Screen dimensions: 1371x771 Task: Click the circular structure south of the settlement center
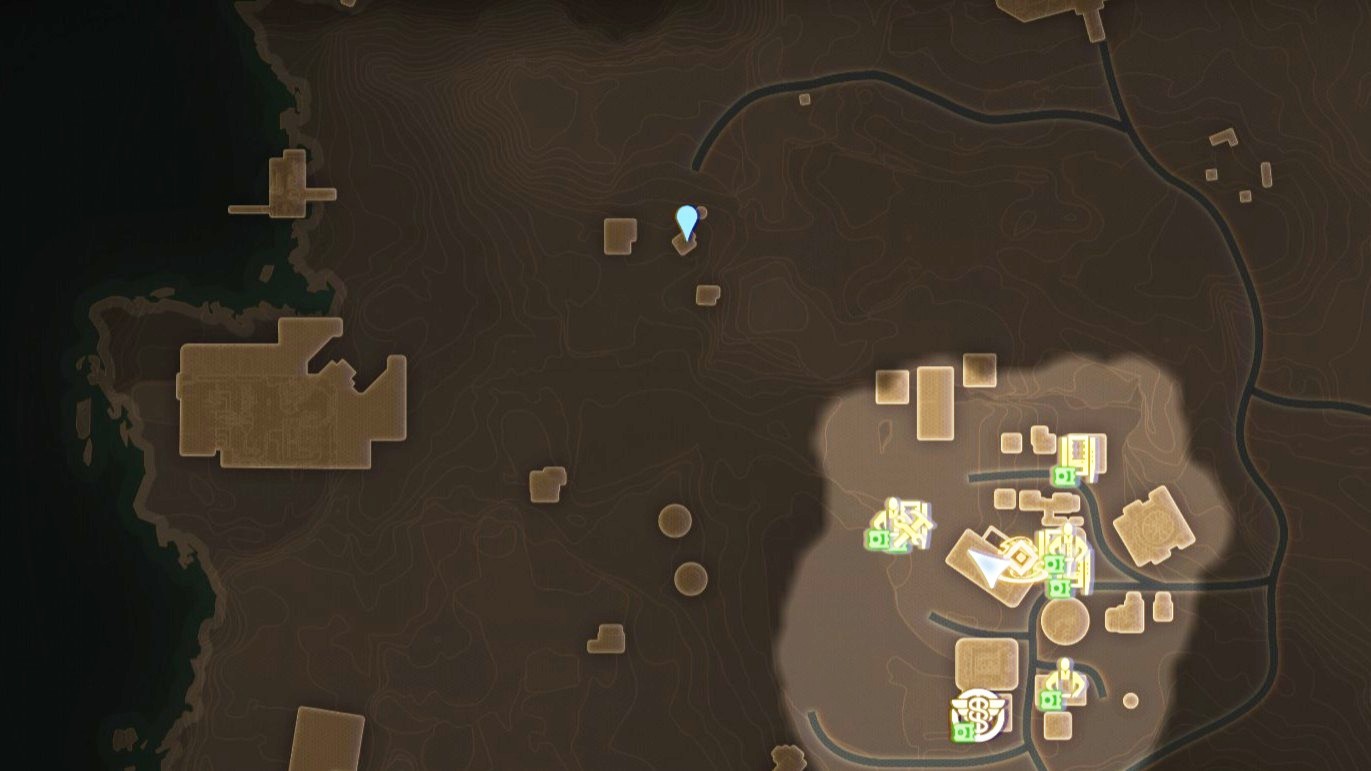pyautogui.click(x=1065, y=624)
